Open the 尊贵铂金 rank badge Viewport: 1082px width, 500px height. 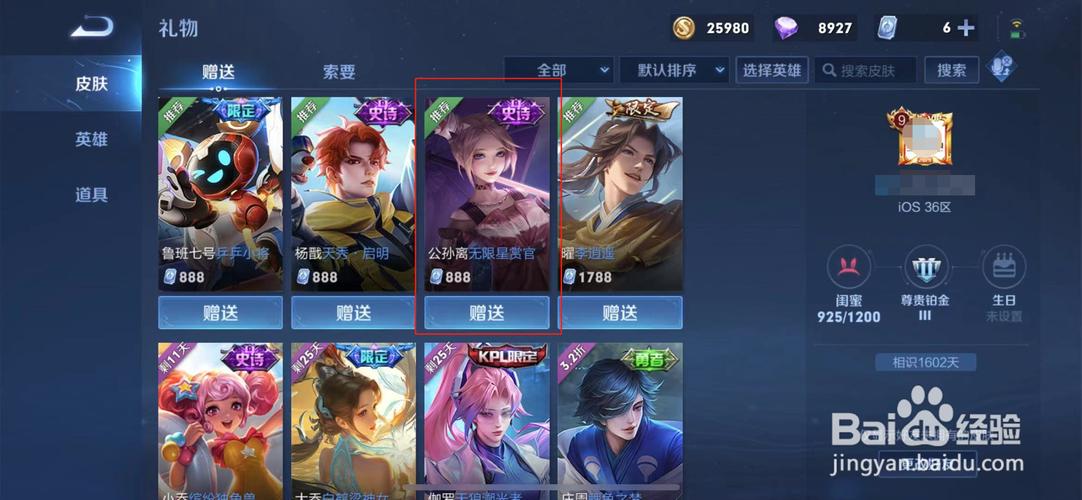pyautogui.click(x=925, y=270)
